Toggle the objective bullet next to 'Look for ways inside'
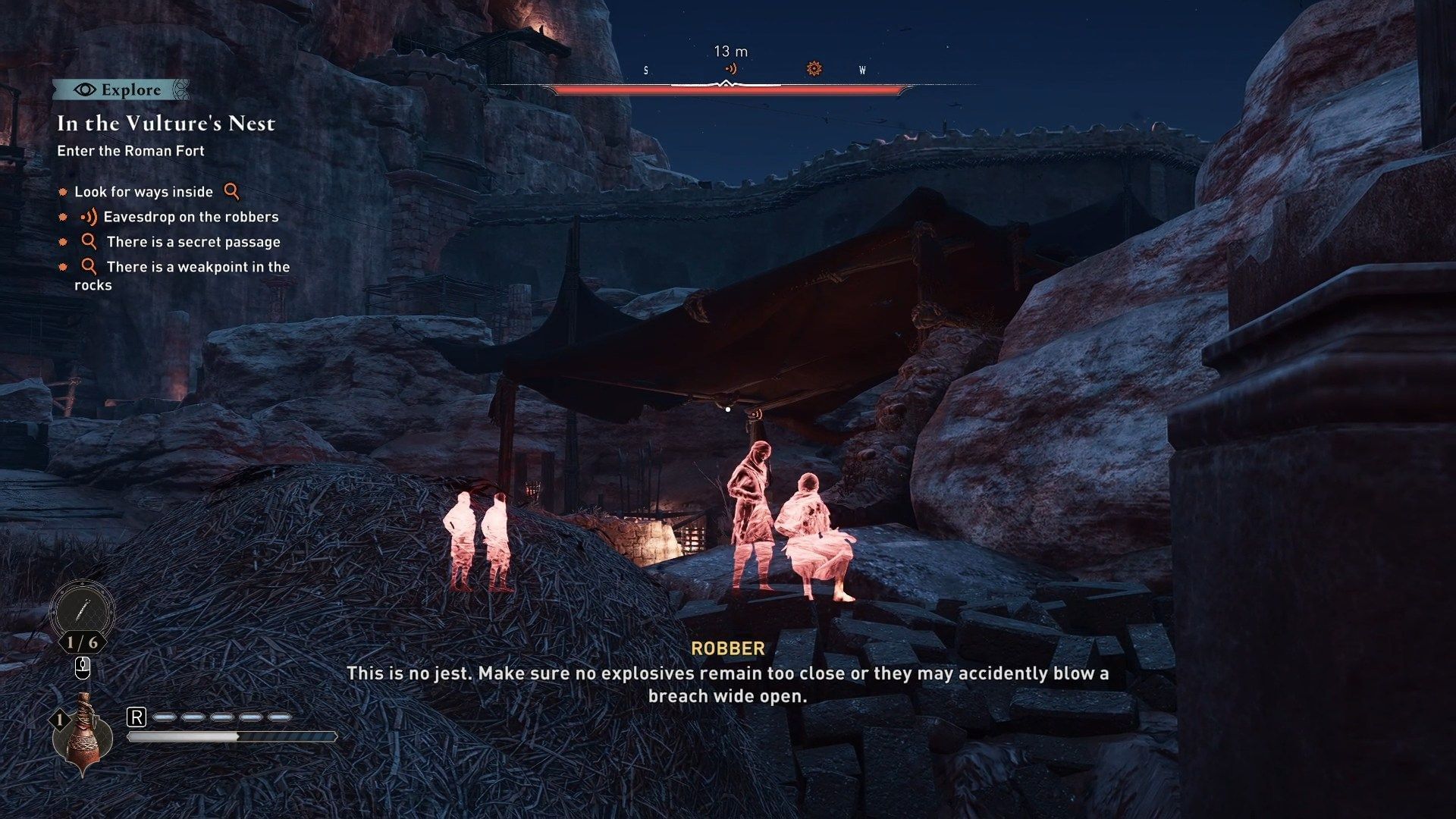The width and height of the screenshot is (1456, 819). (x=64, y=193)
